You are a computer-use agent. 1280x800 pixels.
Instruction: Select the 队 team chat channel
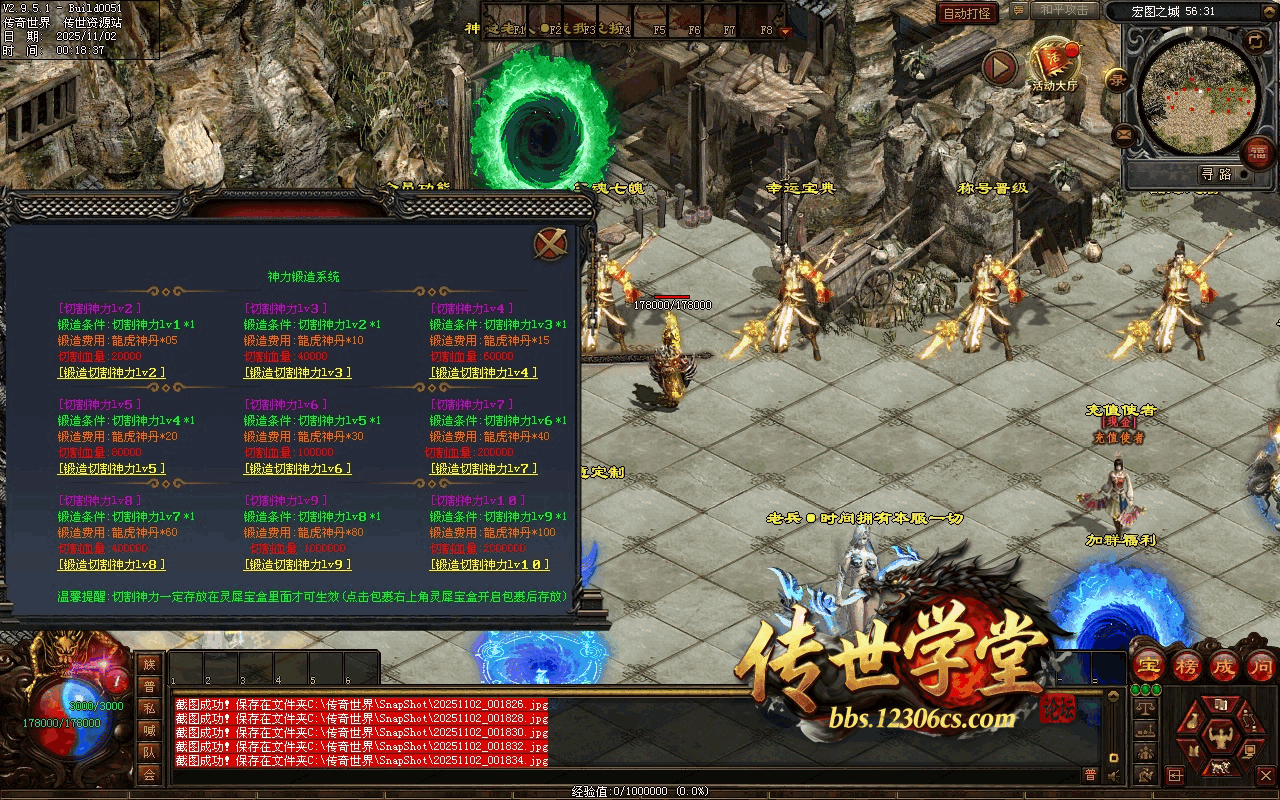coord(149,752)
